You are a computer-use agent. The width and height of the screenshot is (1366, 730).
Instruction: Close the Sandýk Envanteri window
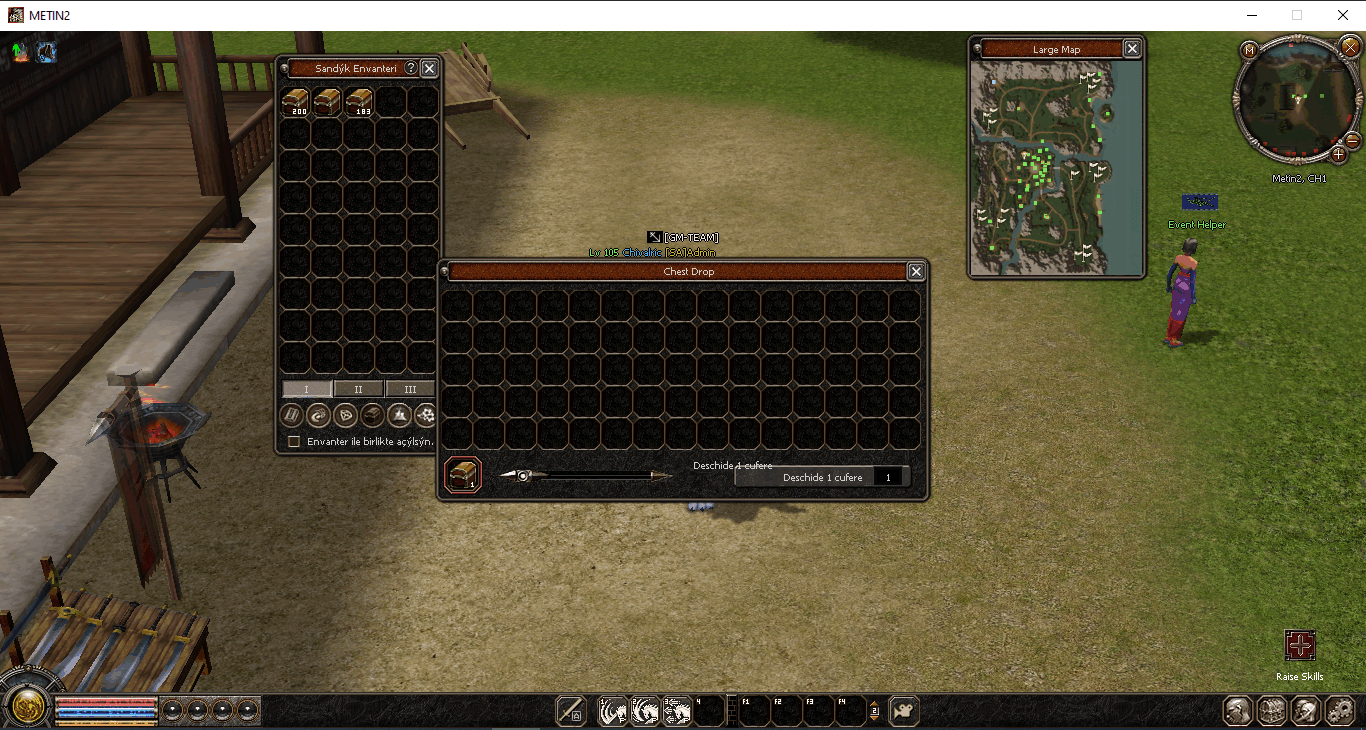429,68
